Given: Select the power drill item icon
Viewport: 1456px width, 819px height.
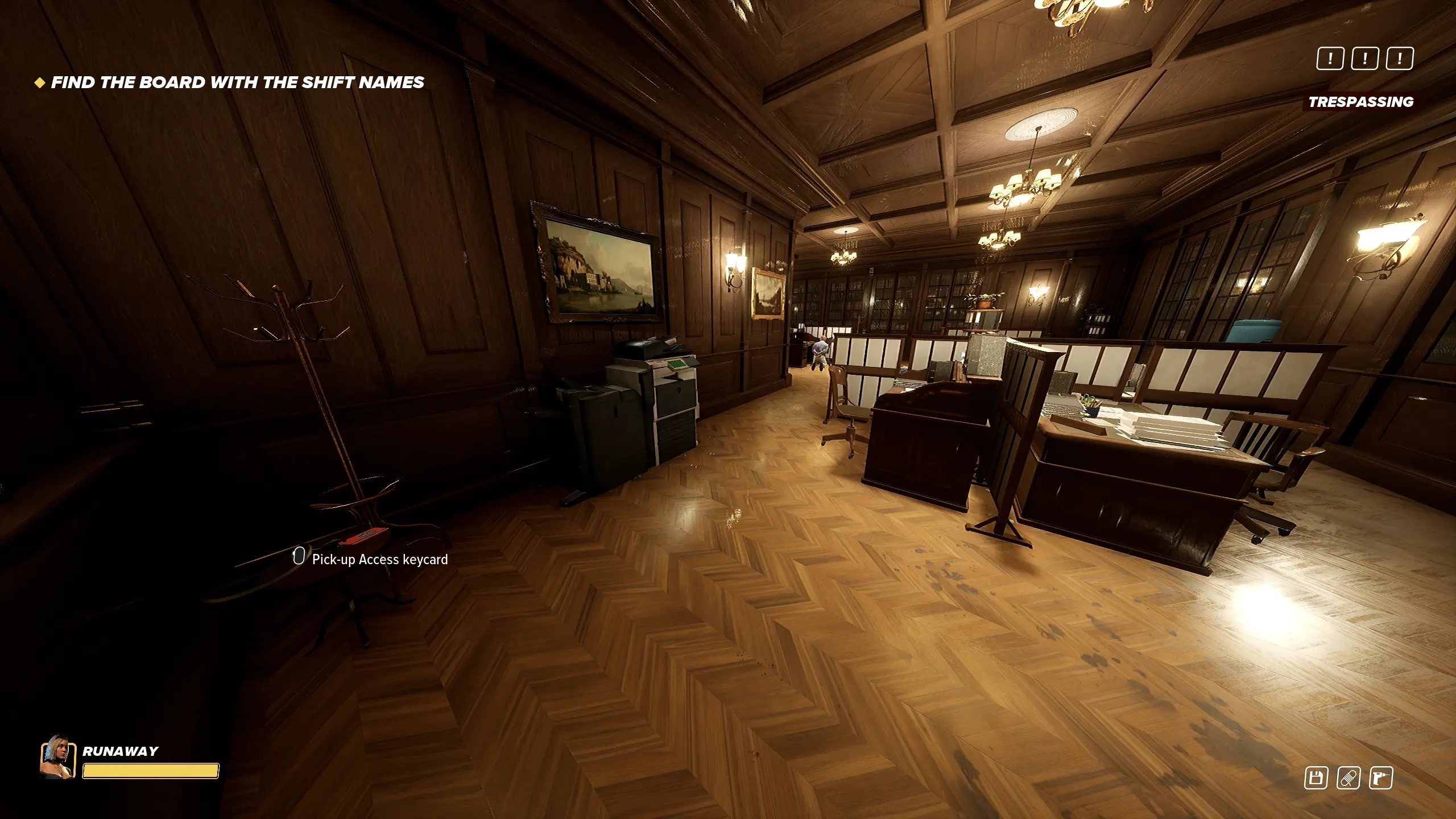Looking at the screenshot, I should 1381,777.
